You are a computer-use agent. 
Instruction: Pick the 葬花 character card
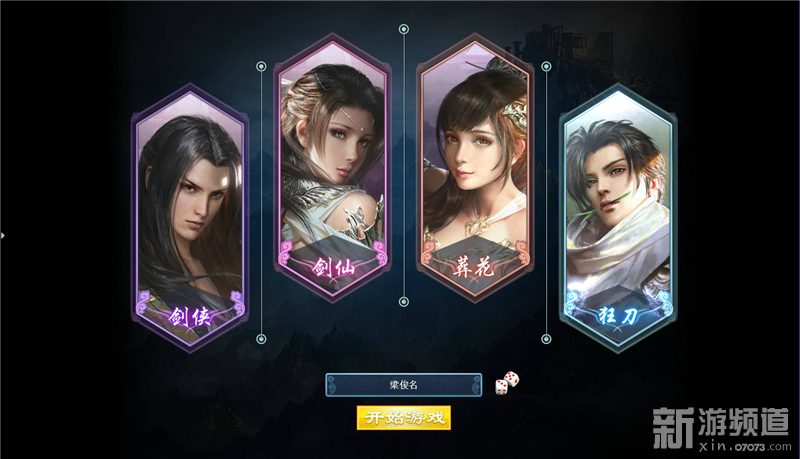475,165
